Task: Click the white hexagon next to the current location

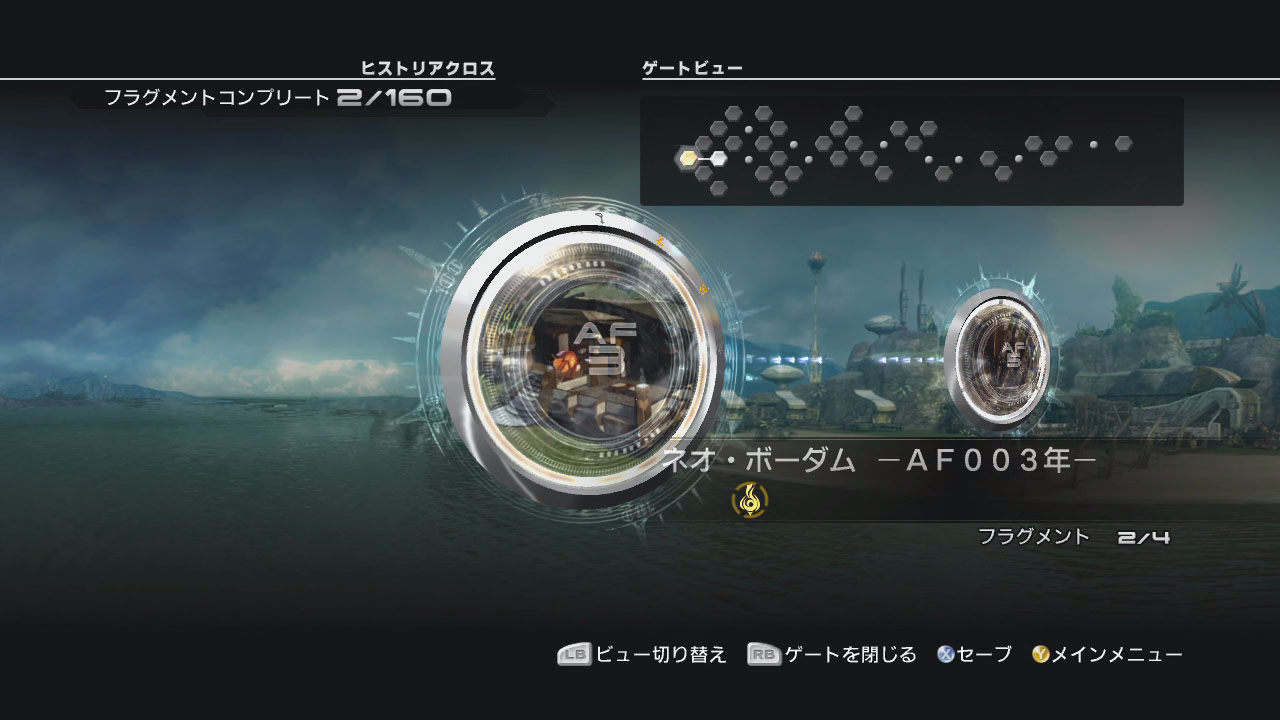Action: 718,157
